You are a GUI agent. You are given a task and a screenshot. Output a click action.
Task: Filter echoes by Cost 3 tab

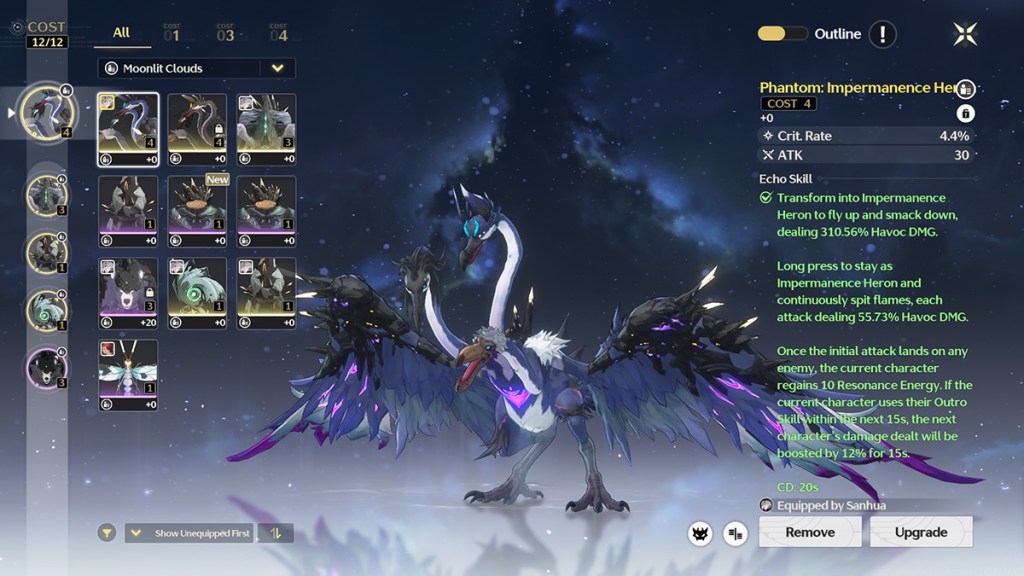coord(225,35)
